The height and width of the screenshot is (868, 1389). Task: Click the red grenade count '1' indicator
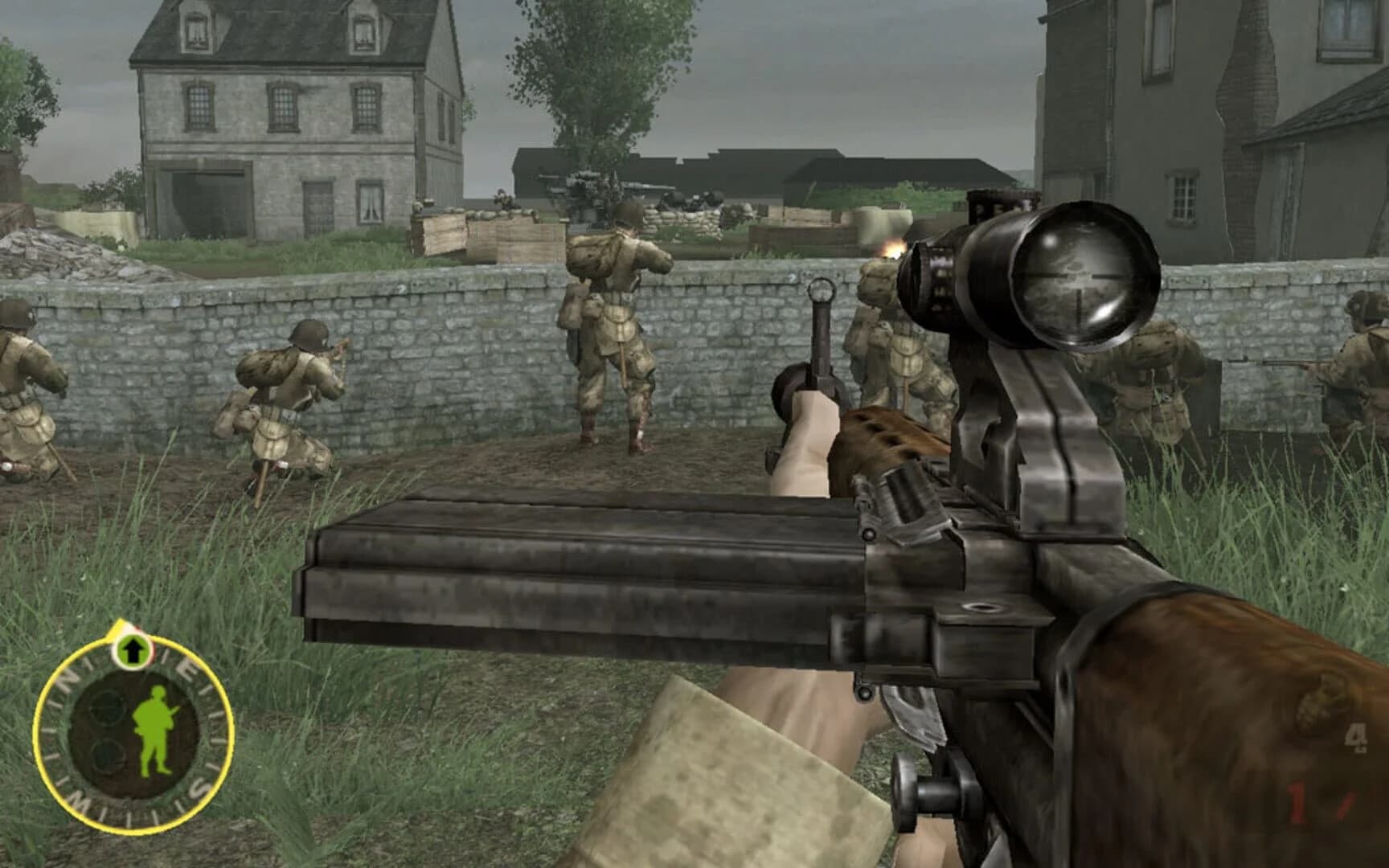(1297, 801)
